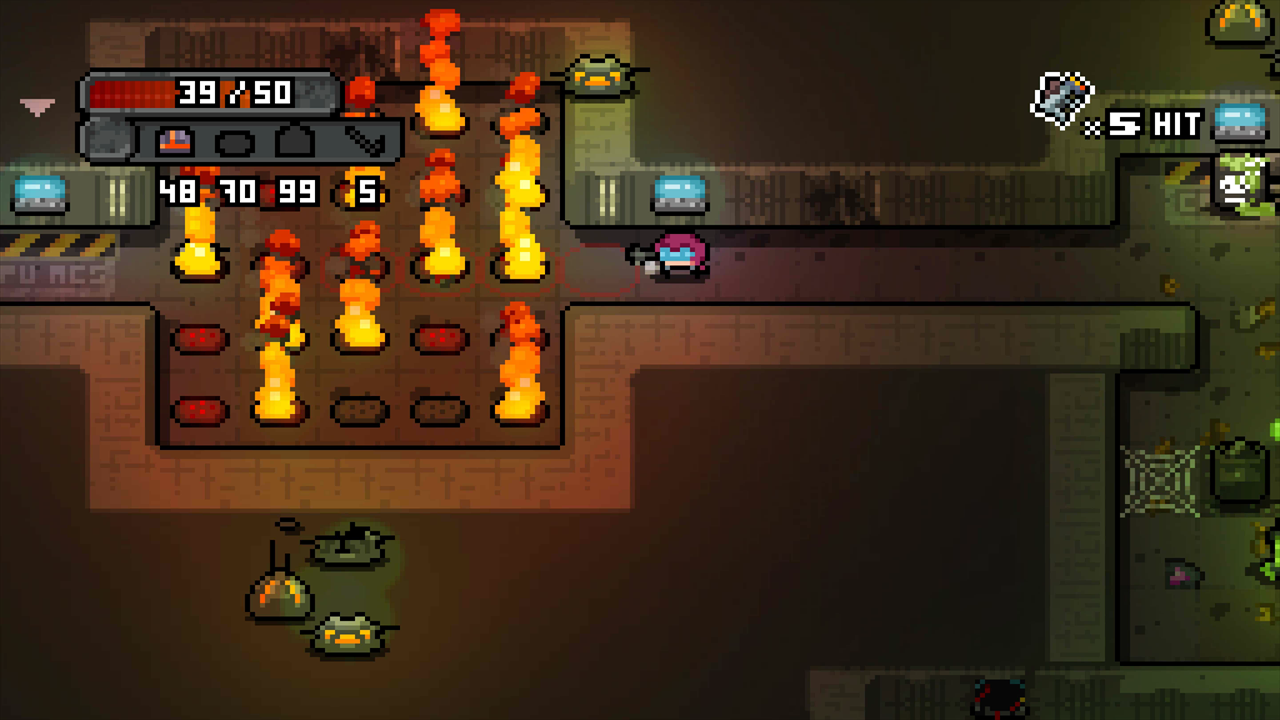This screenshot has height=720, width=1280.
Task: Click the blade icon in the last inventory slot
Action: (x=364, y=141)
